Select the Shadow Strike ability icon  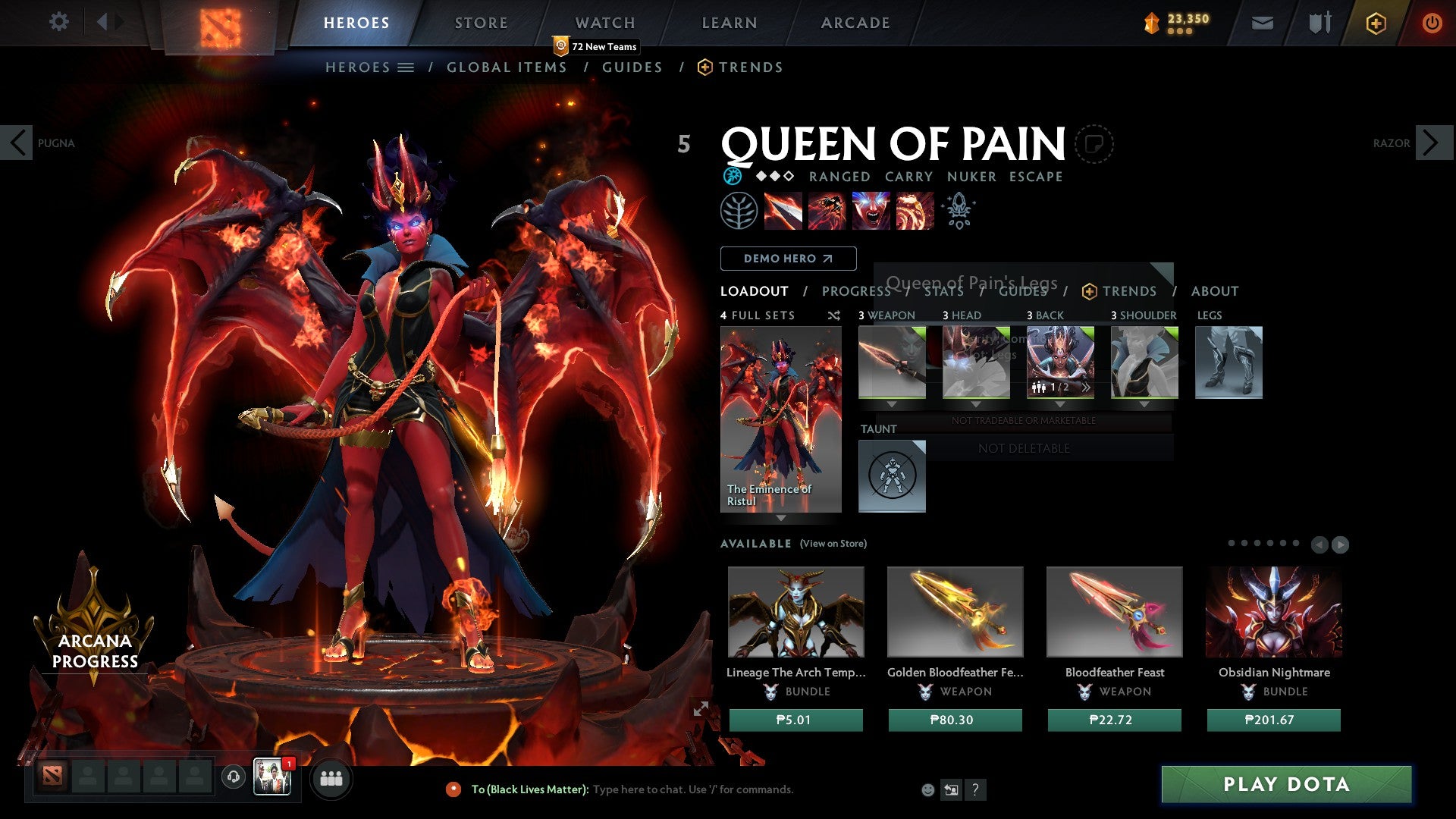(785, 212)
